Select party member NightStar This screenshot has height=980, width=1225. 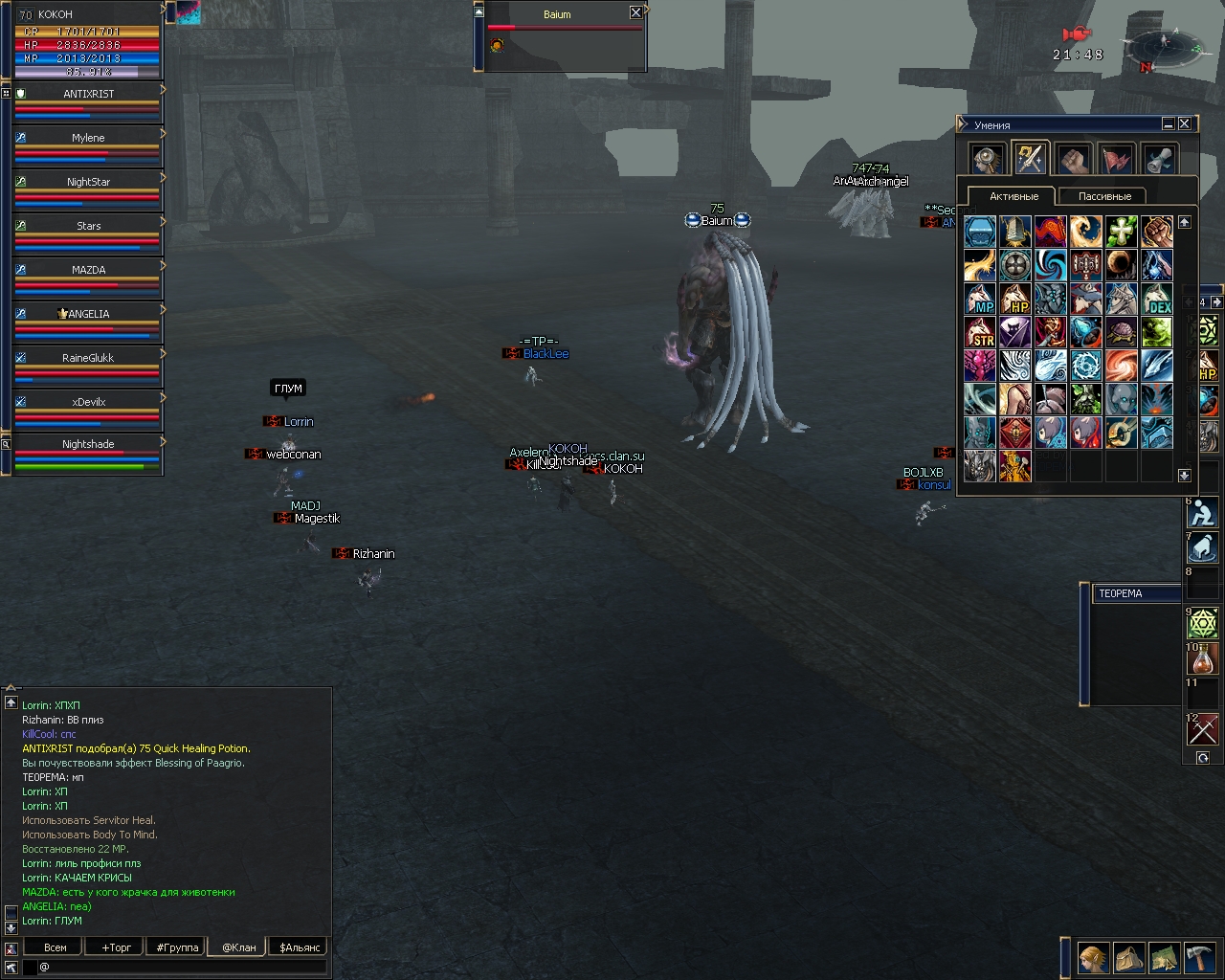pyautogui.click(x=88, y=182)
